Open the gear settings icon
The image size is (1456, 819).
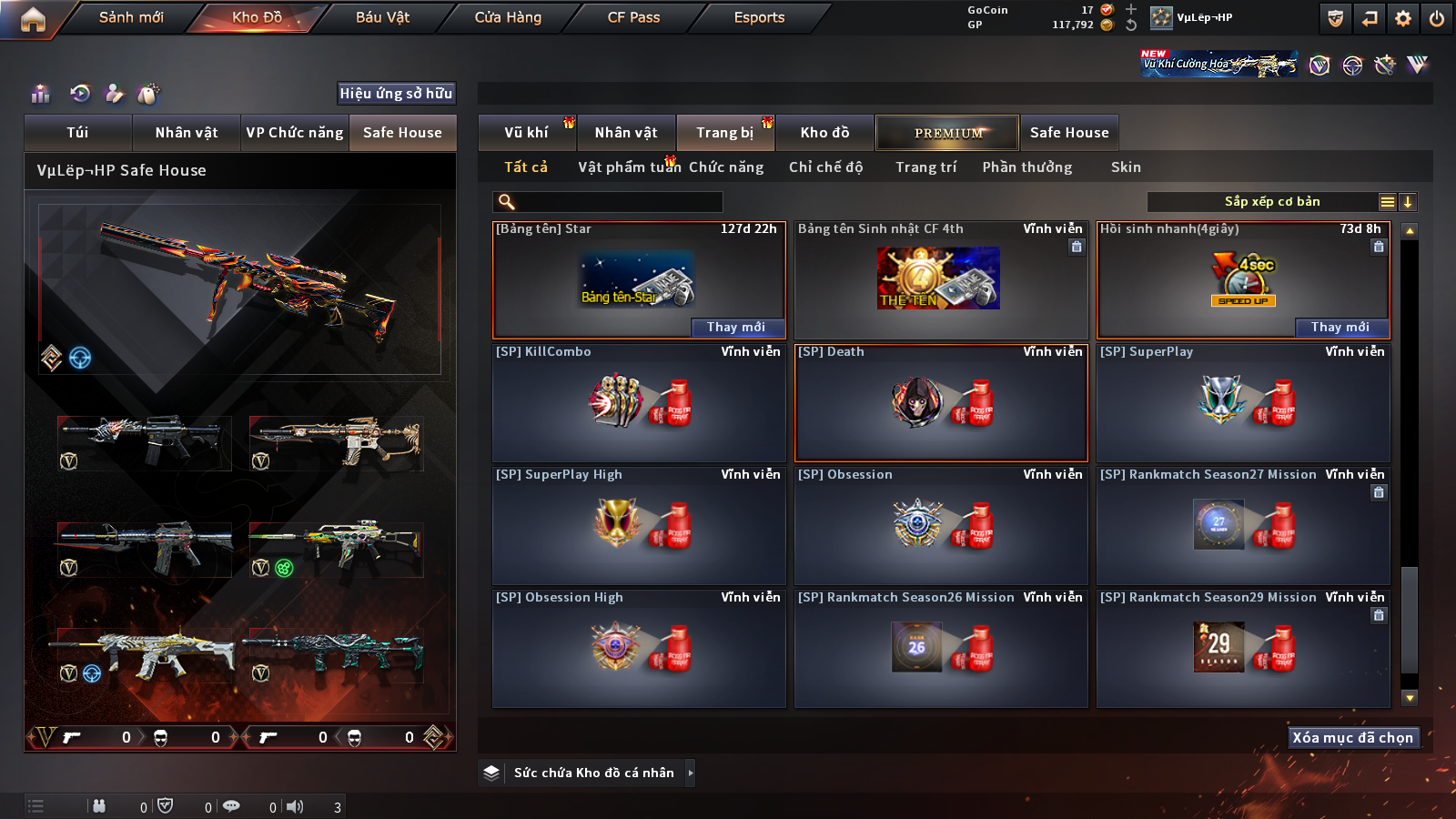click(x=1403, y=18)
